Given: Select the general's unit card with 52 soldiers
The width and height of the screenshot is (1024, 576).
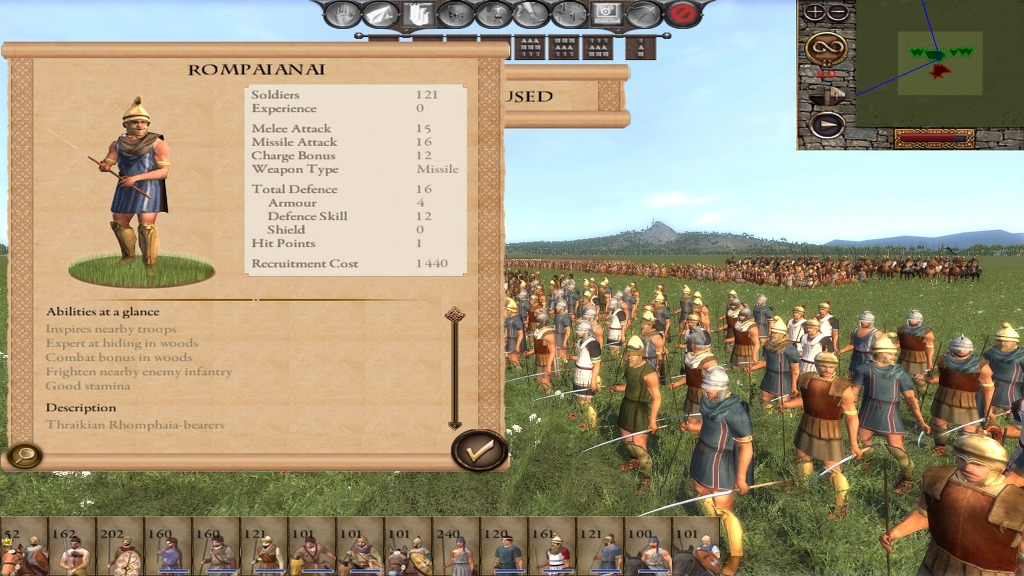Looking at the screenshot, I should click(x=24, y=546).
